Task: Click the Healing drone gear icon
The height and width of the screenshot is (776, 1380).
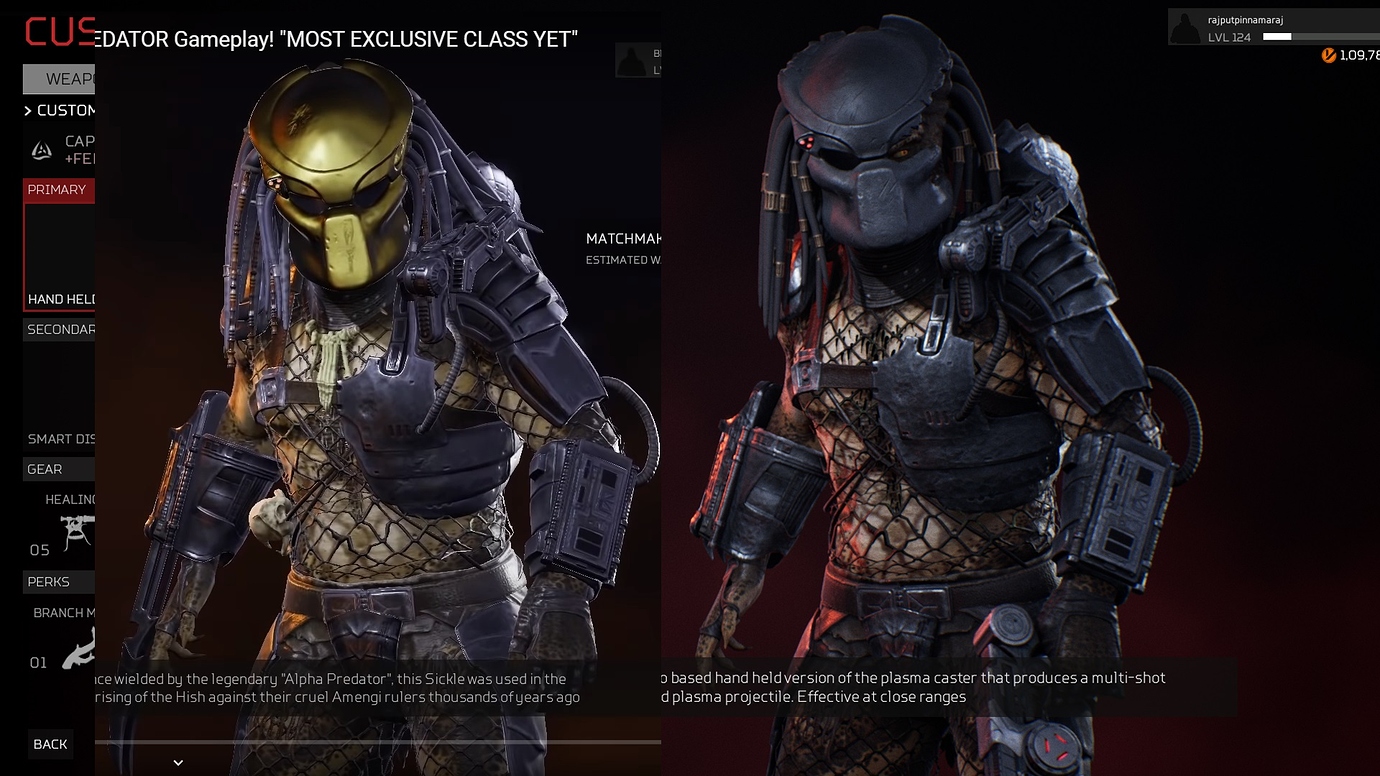Action: tap(76, 533)
